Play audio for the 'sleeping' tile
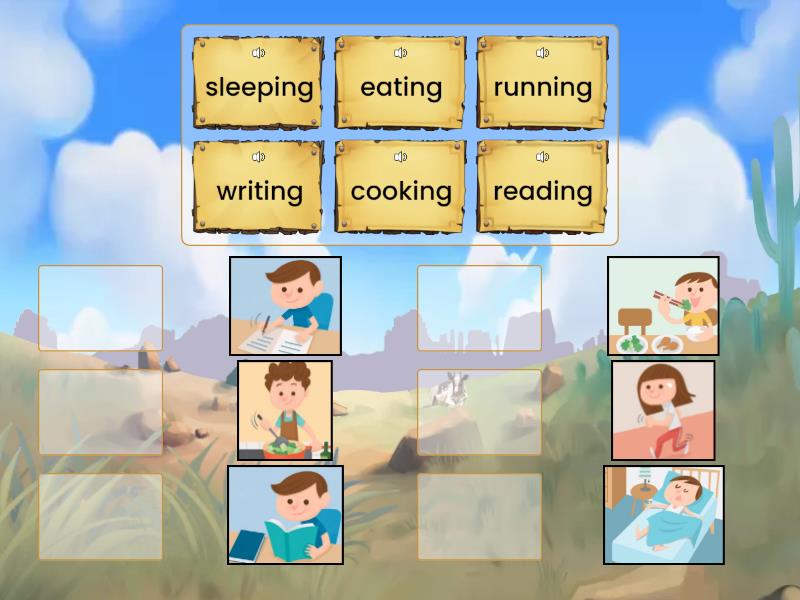Image resolution: width=800 pixels, height=600 pixels. [258, 53]
